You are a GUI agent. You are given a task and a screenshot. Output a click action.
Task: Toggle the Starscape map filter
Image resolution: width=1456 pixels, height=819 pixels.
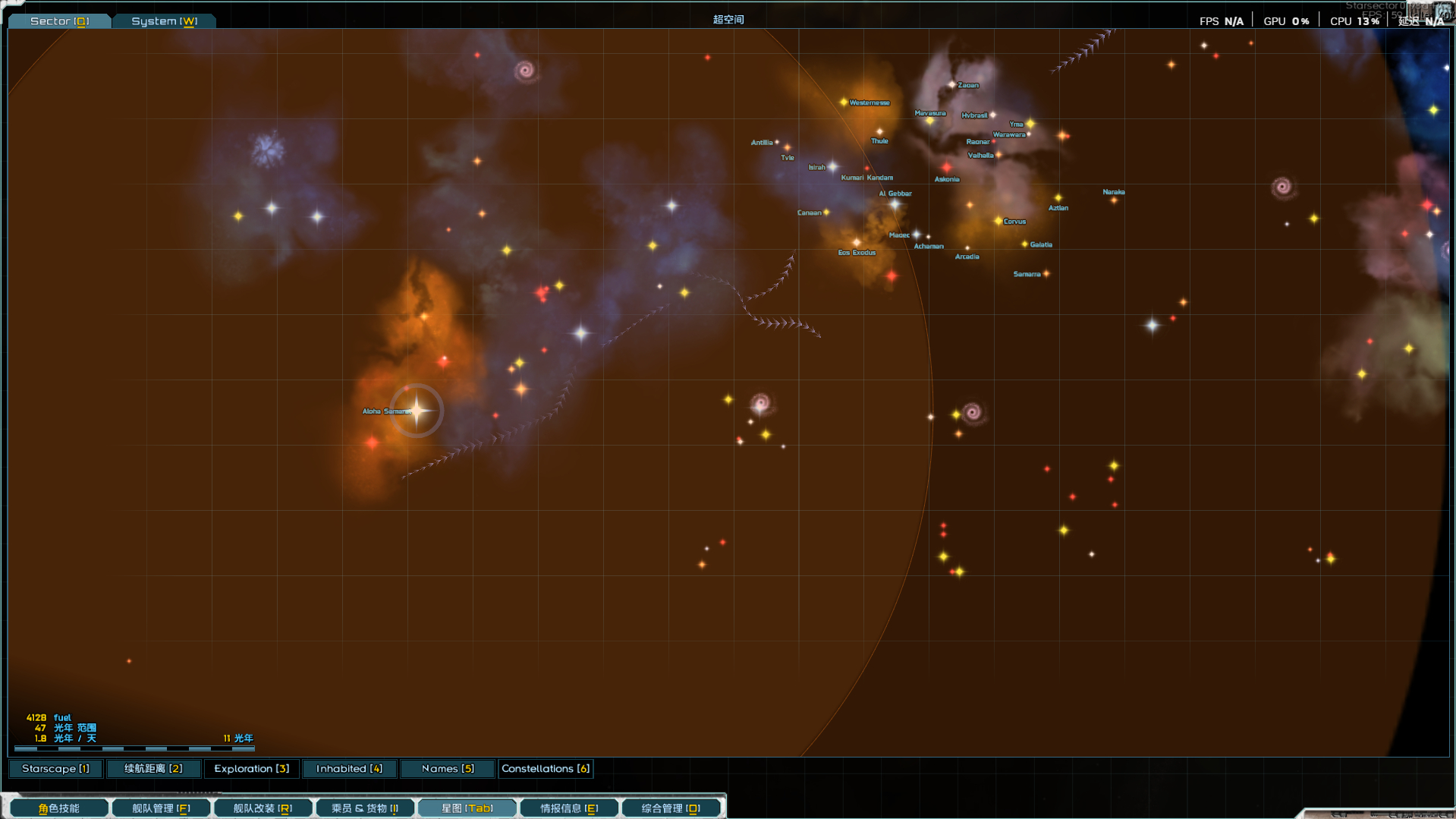(x=55, y=769)
